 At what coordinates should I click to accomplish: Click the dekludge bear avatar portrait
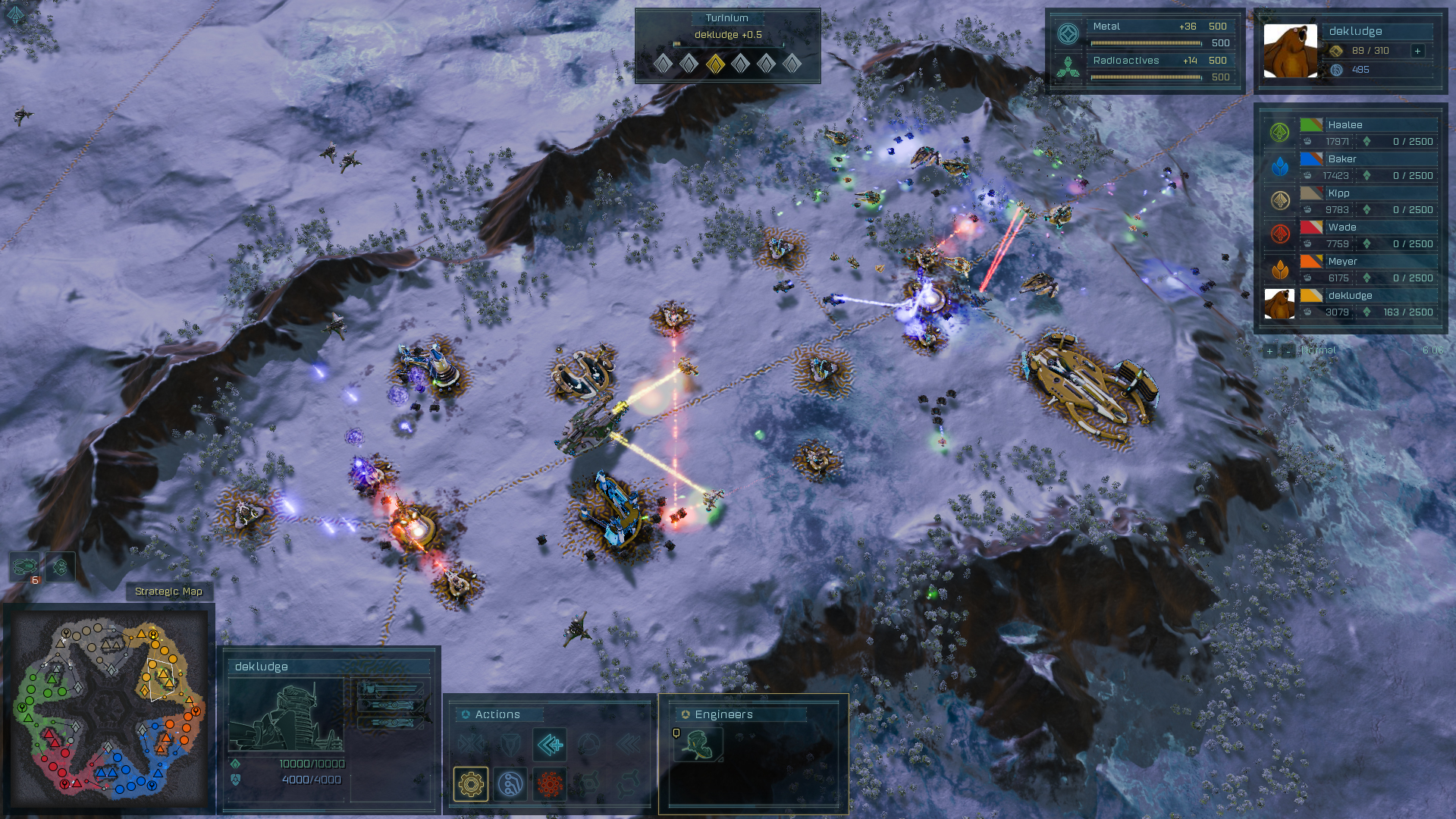click(x=1290, y=51)
